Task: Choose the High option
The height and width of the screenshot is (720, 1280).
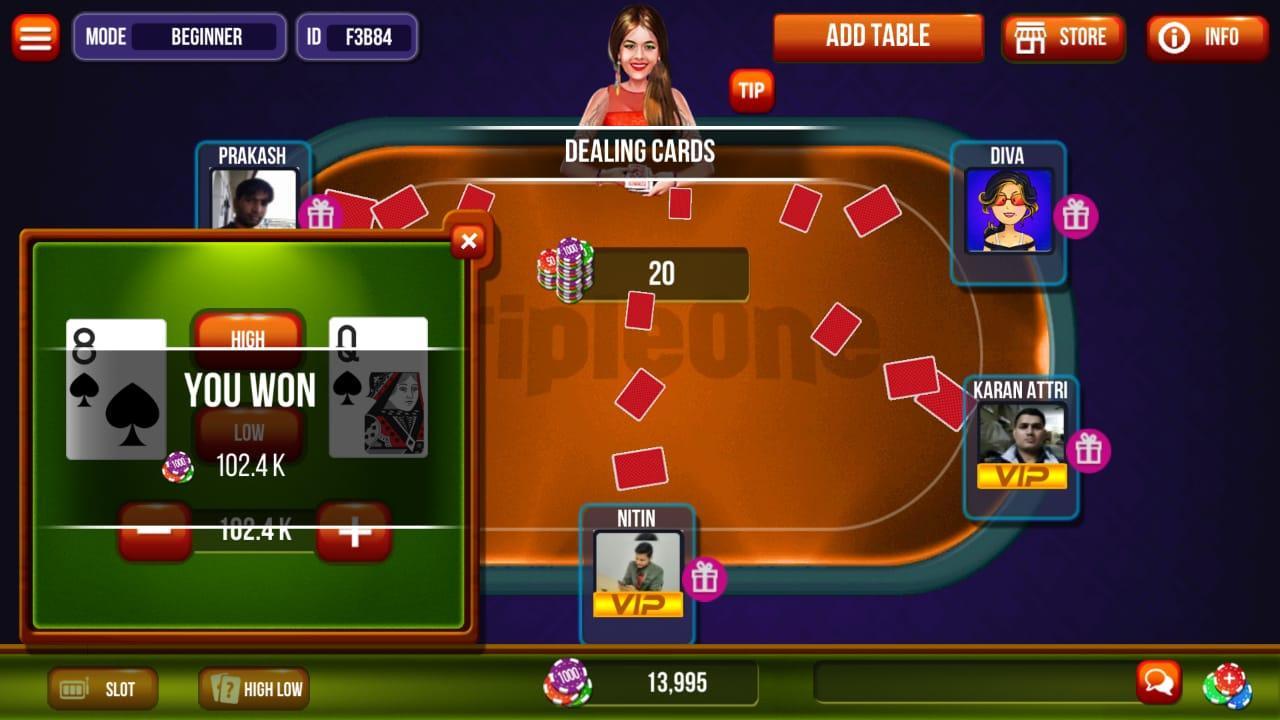Action: pos(248,336)
